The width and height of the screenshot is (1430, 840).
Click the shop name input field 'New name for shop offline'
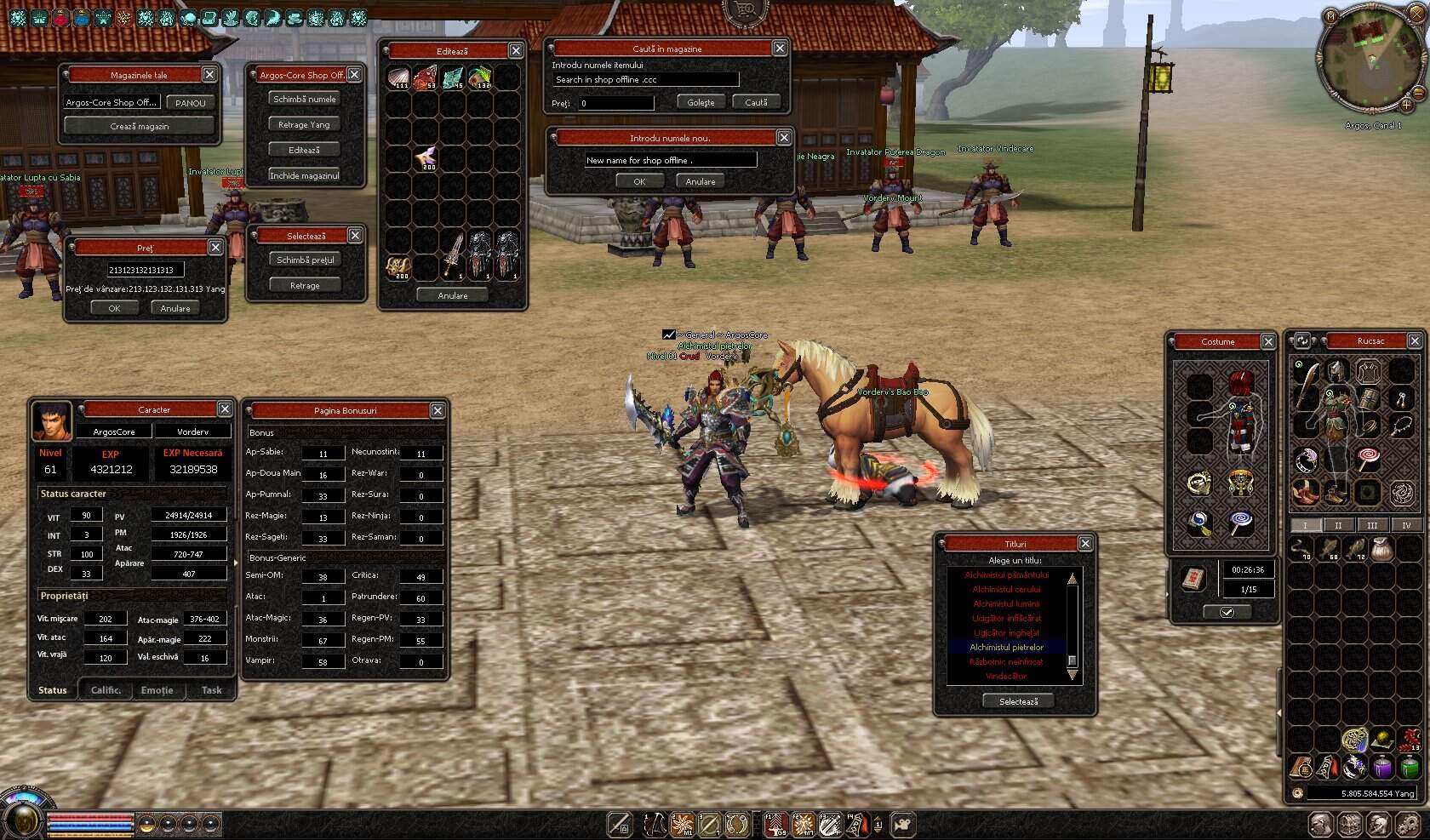tap(671, 160)
